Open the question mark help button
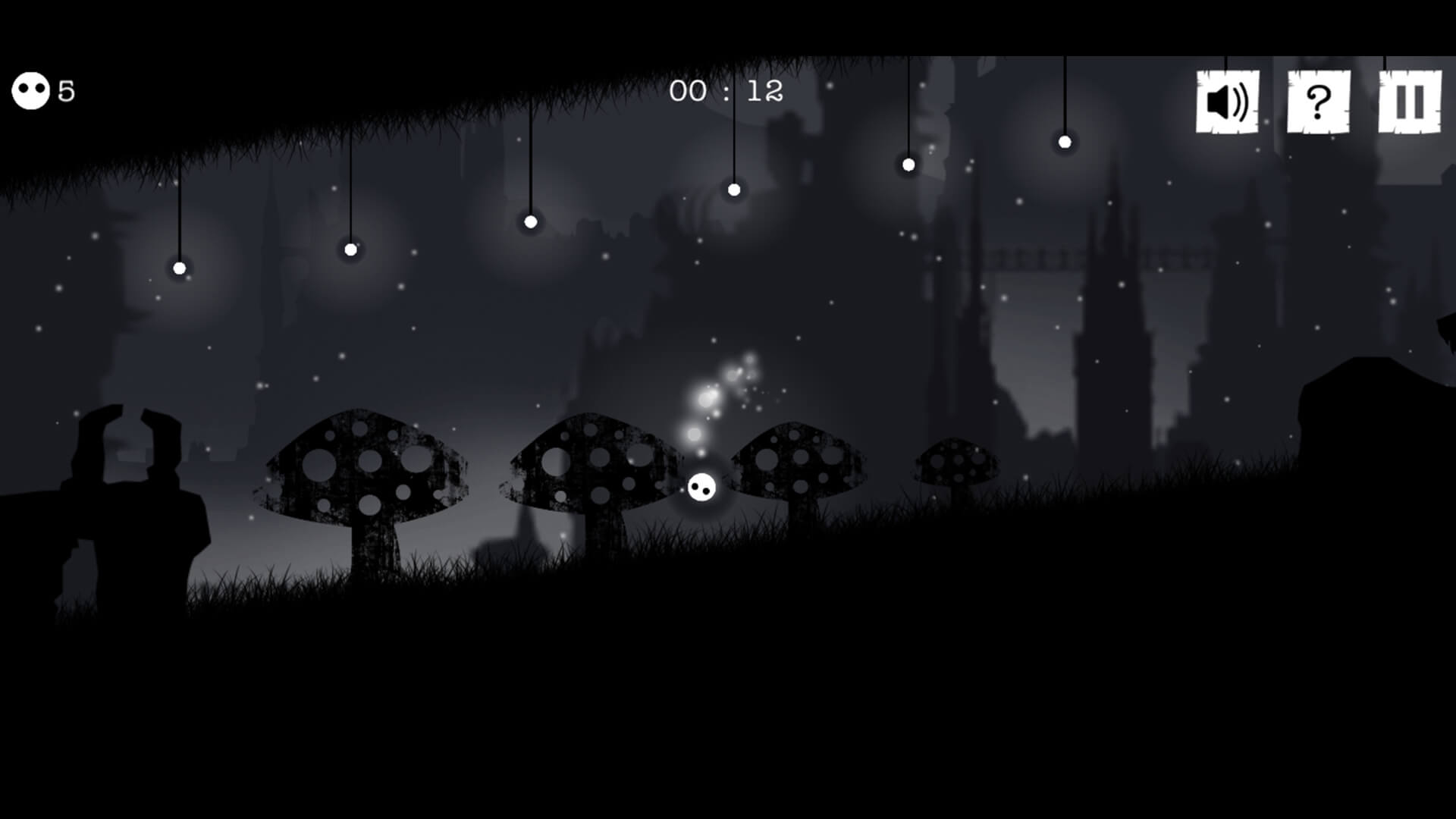Viewport: 1456px width, 819px height. pyautogui.click(x=1318, y=102)
